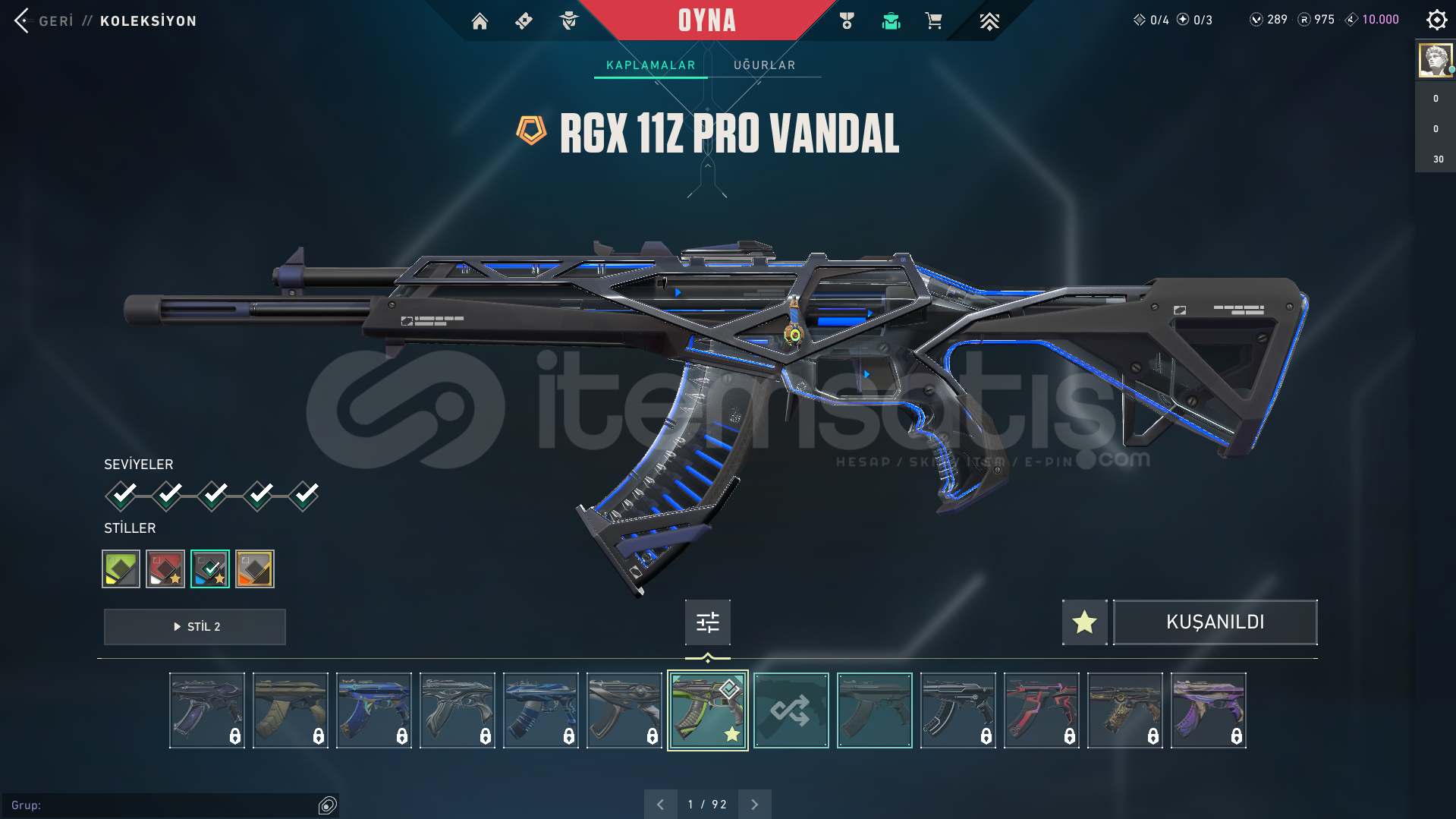Toggle the fifth level checkmark under SEVİYELER
The height and width of the screenshot is (819, 1456).
tap(303, 495)
